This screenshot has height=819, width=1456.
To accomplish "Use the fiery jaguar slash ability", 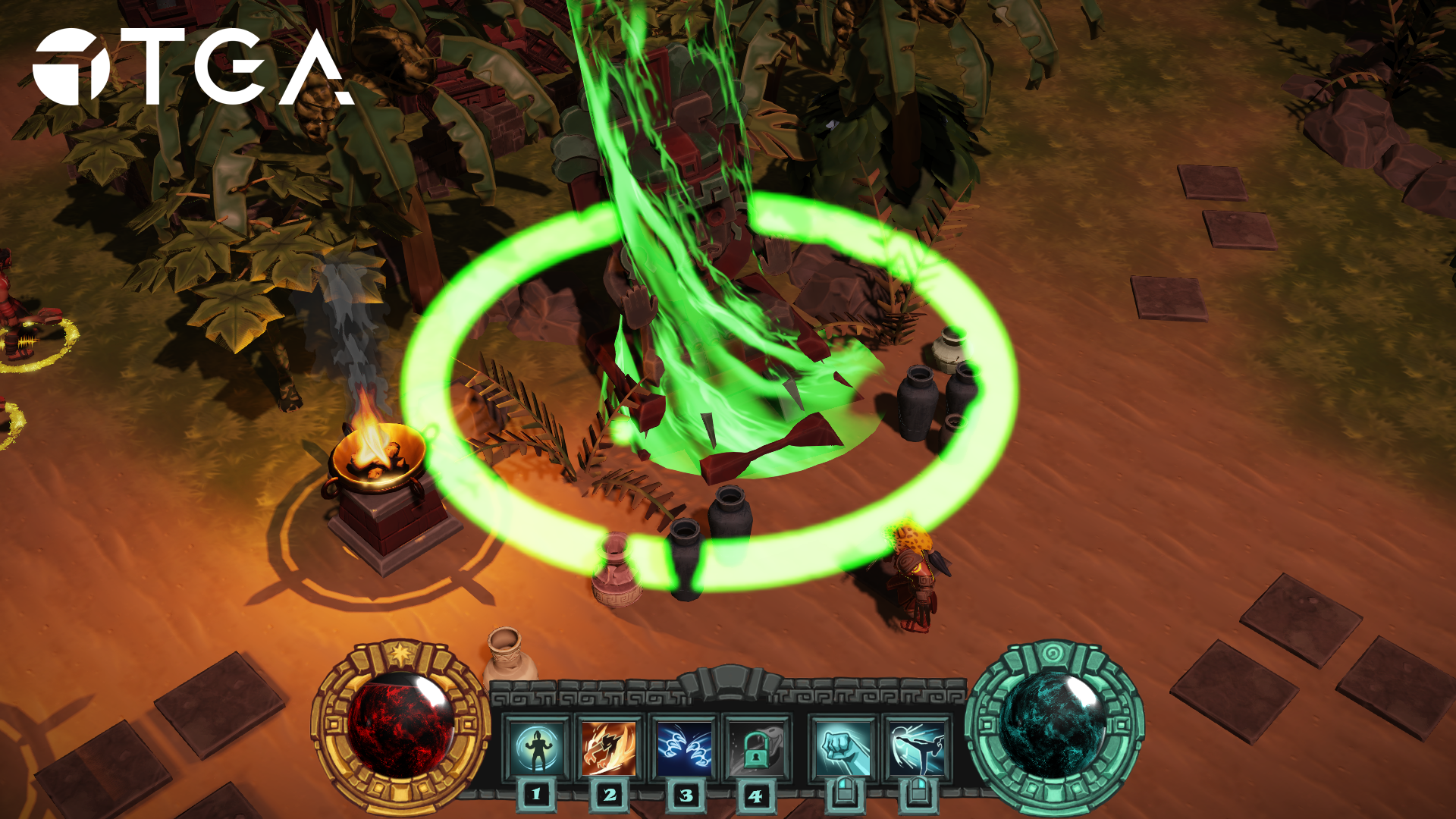I will point(609,748).
